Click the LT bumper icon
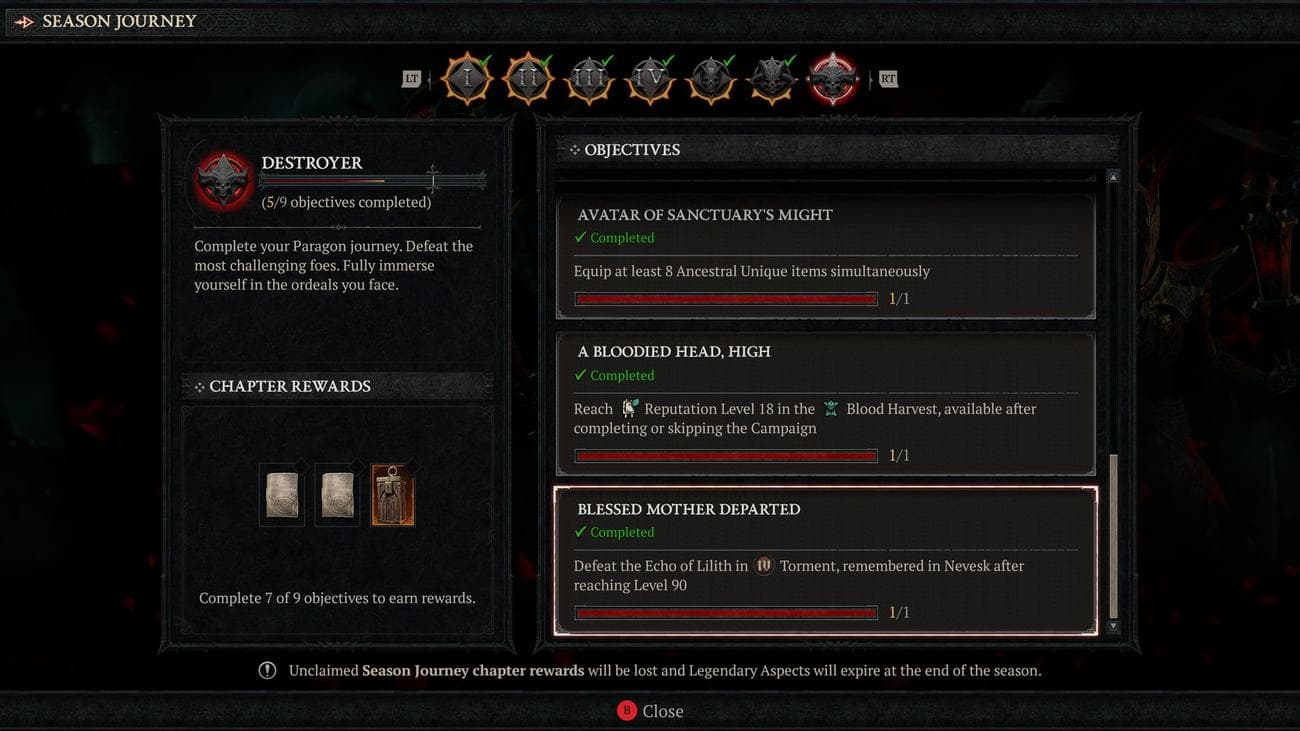Screen dimensions: 1300x731 (x=411, y=77)
